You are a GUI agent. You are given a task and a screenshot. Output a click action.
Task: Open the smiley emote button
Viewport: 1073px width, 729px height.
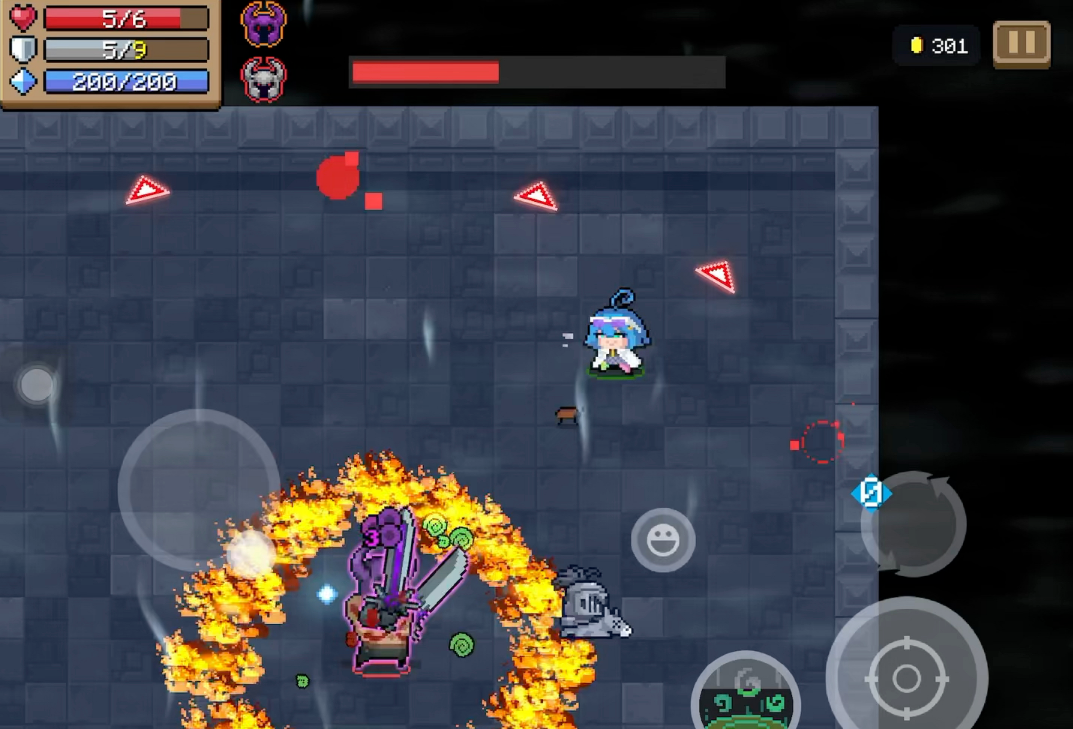pos(663,540)
